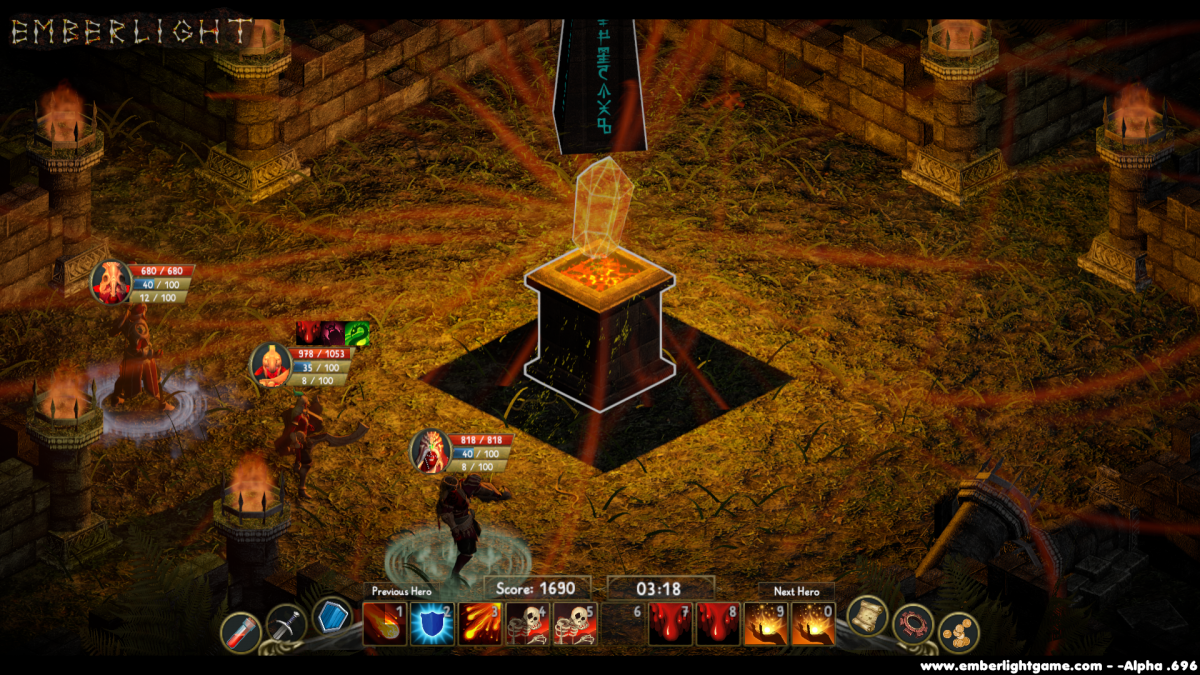The height and width of the screenshot is (675, 1200).
Task: Choose the blue shield defend icon
Action: coord(332,617)
